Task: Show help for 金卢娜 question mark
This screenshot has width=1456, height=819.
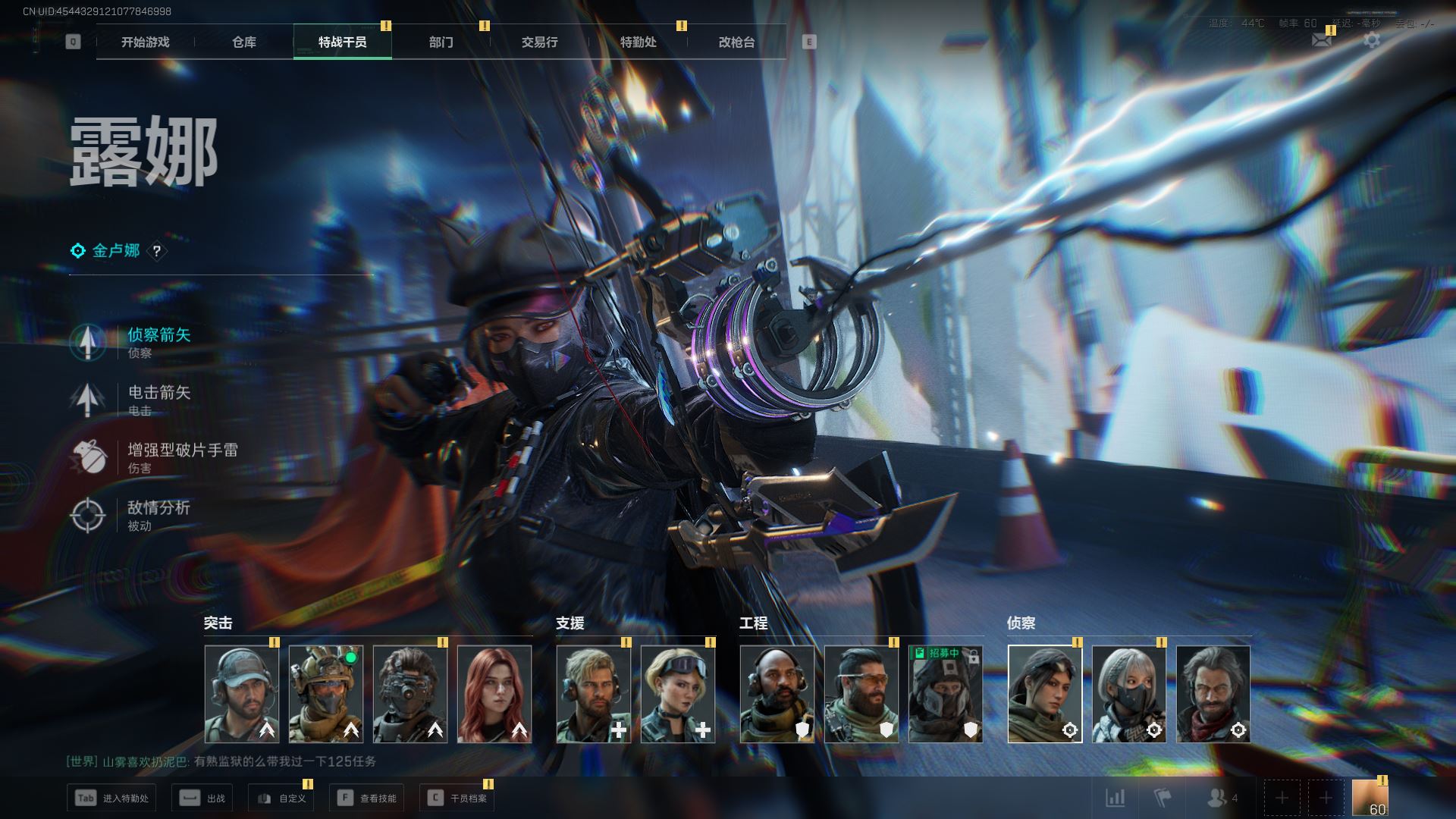Action: 156,251
